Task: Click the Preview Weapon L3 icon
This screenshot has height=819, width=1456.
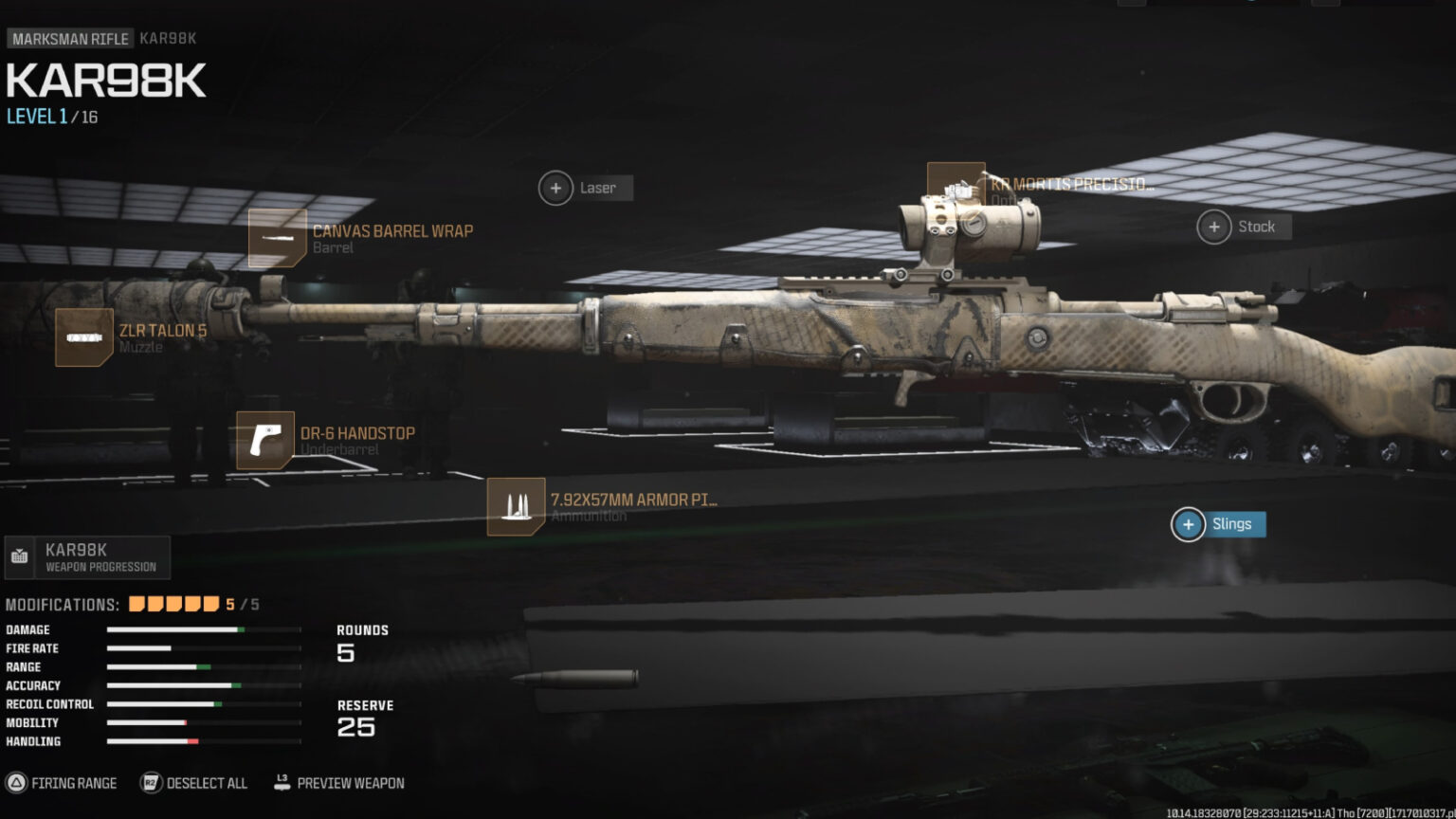Action: [282, 783]
